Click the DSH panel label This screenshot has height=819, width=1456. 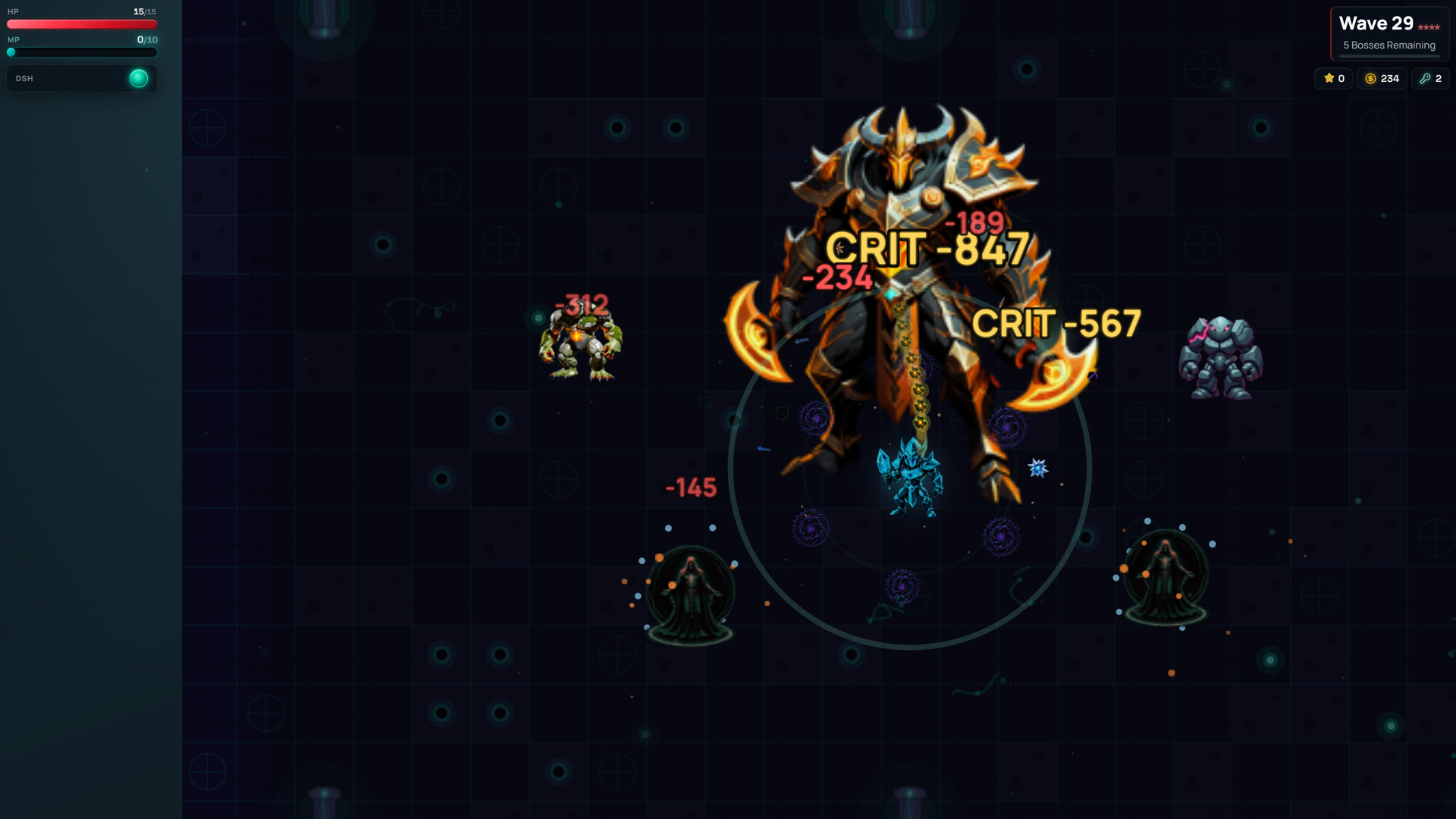pos(25,77)
